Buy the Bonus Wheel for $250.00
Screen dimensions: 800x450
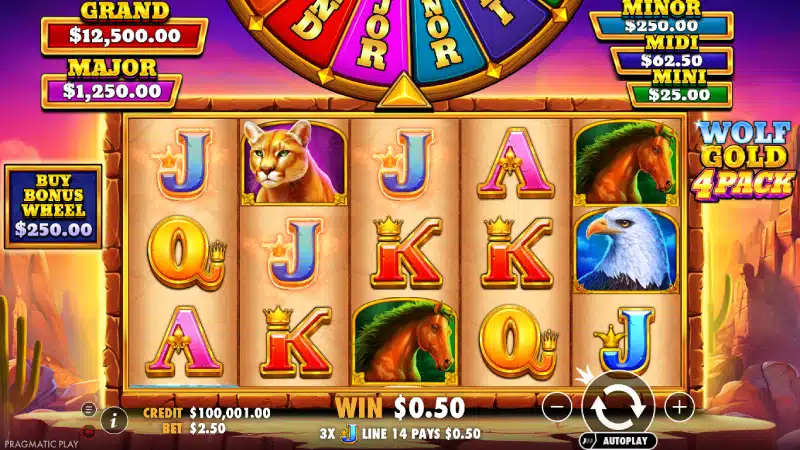[x=53, y=206]
